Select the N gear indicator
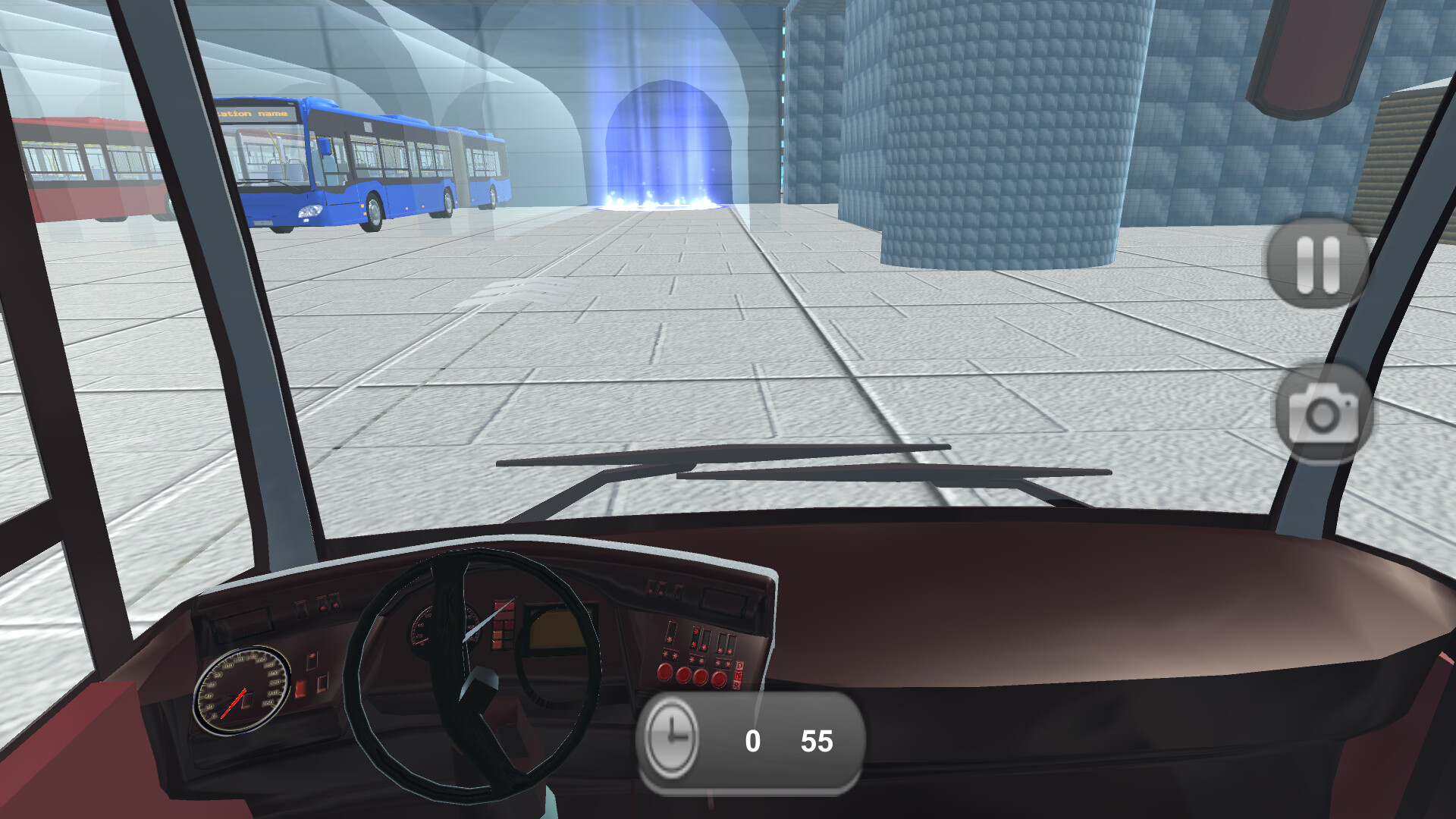 coord(739,676)
